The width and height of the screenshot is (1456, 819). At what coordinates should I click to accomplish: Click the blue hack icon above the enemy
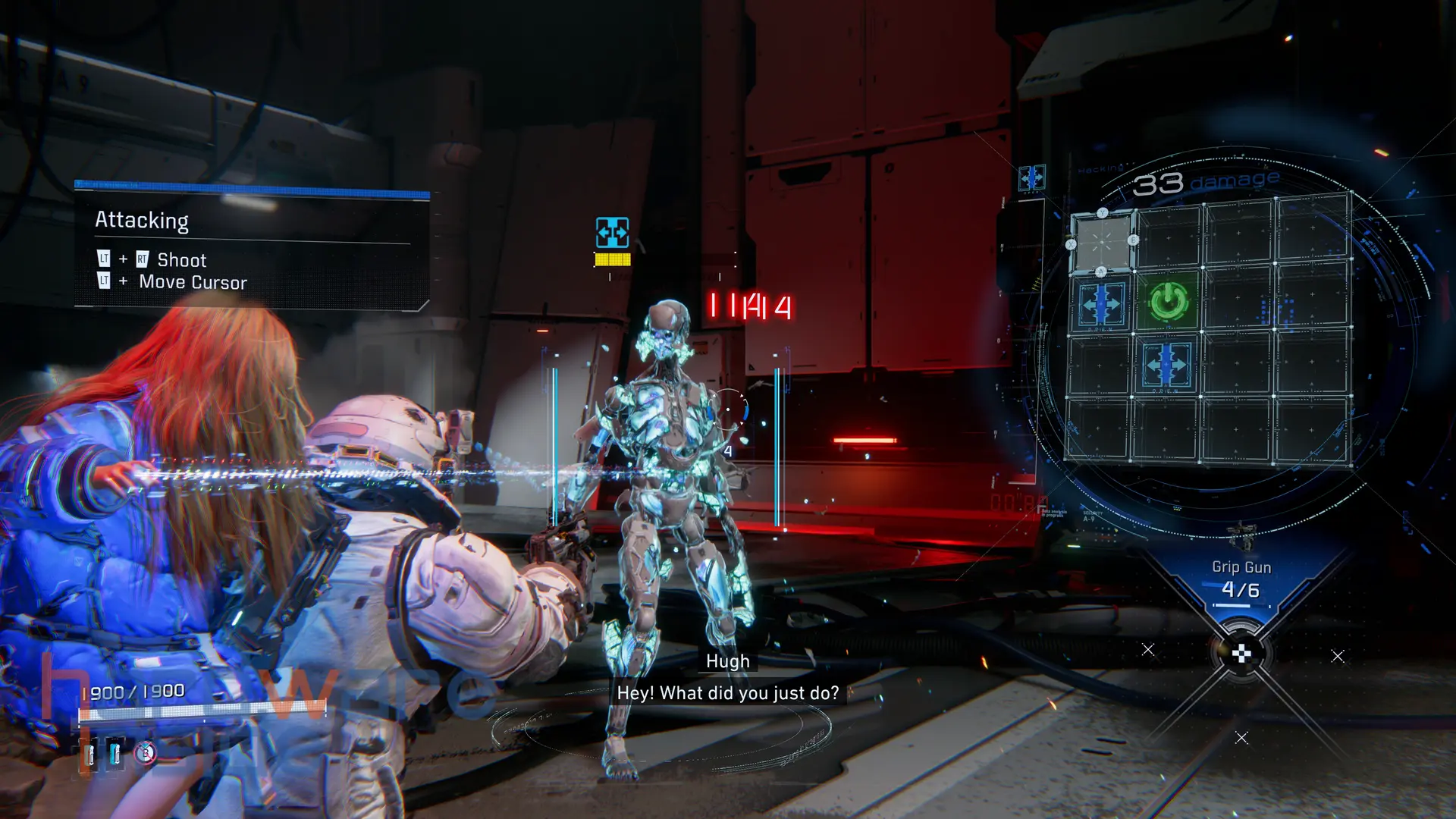612,233
